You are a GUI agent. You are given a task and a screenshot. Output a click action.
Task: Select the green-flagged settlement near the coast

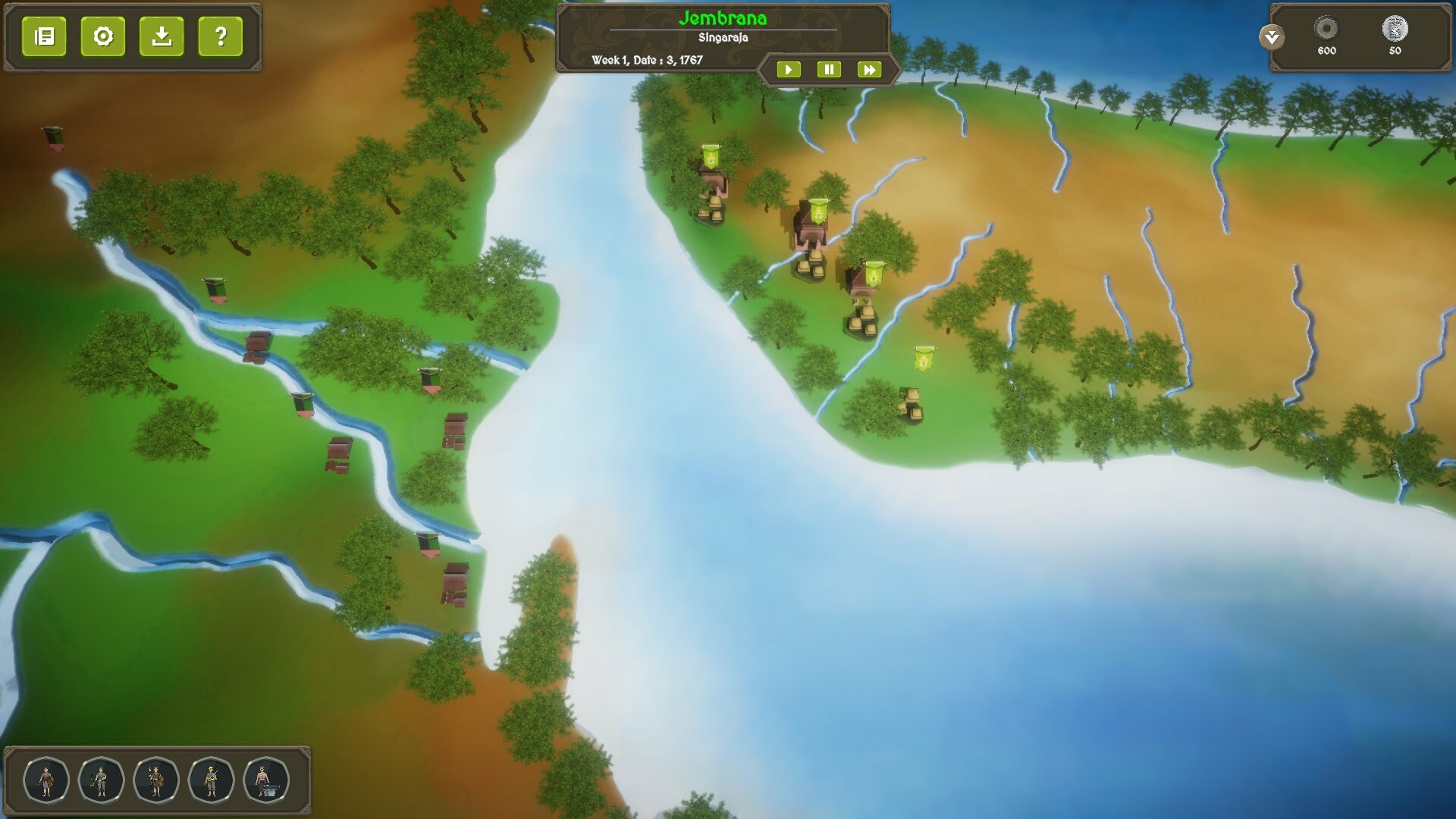click(710, 161)
